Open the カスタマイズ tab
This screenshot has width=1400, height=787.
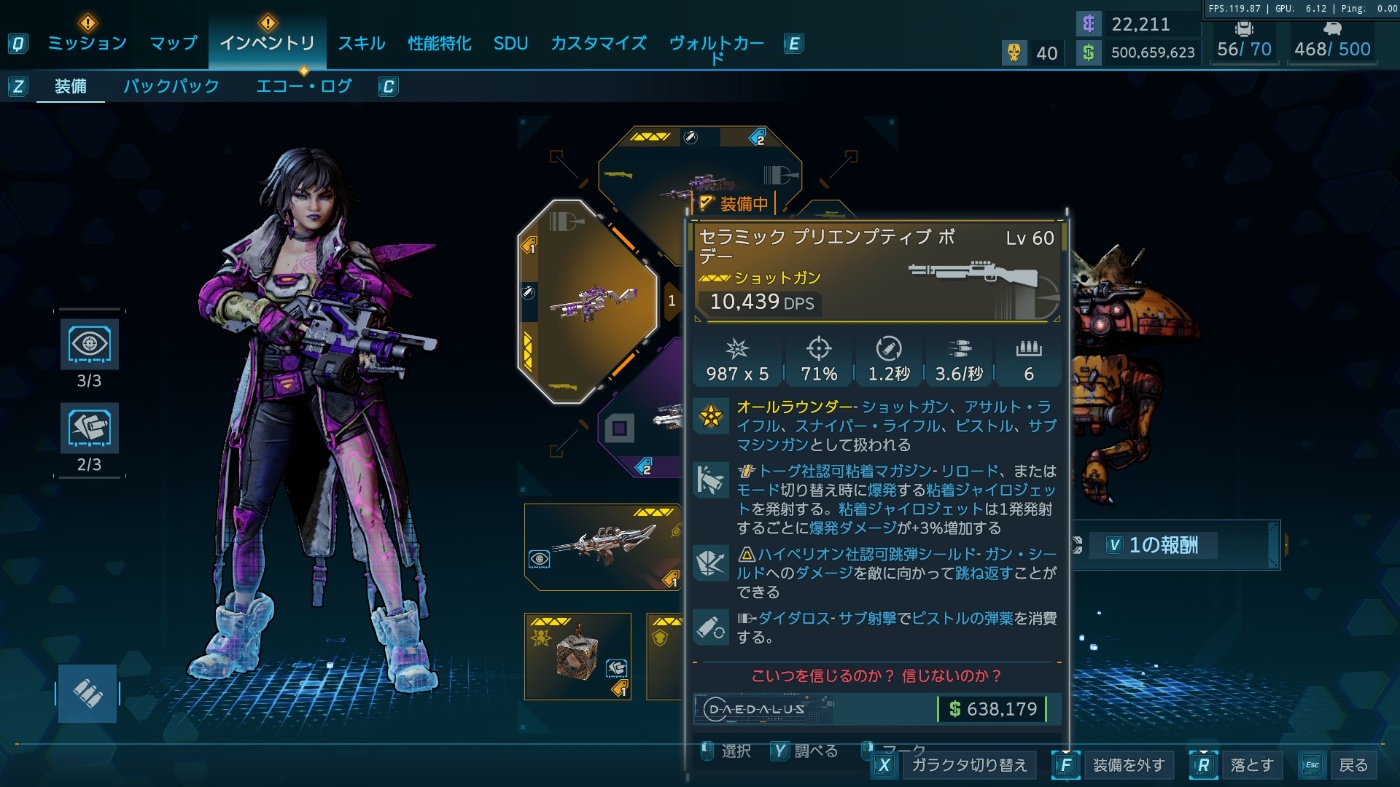click(598, 43)
